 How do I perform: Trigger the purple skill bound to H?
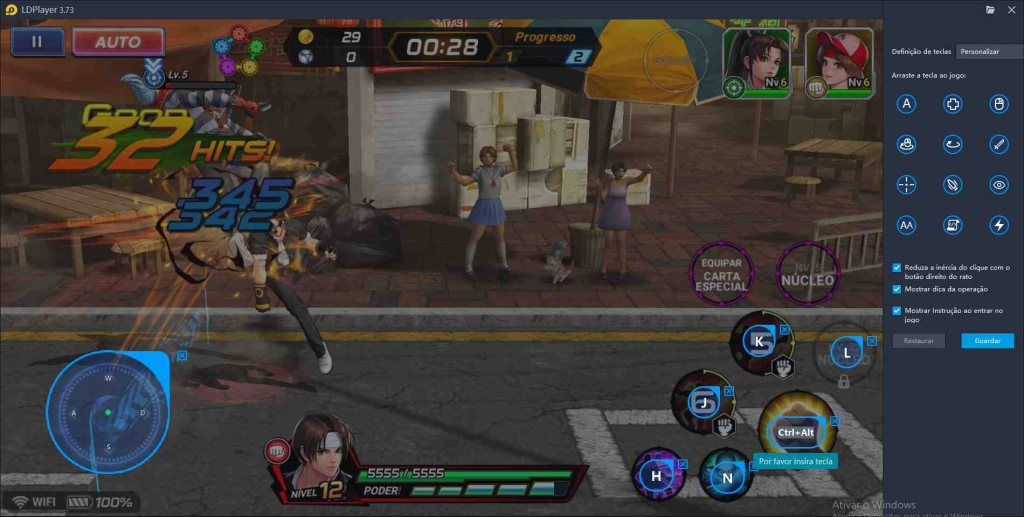pos(656,476)
